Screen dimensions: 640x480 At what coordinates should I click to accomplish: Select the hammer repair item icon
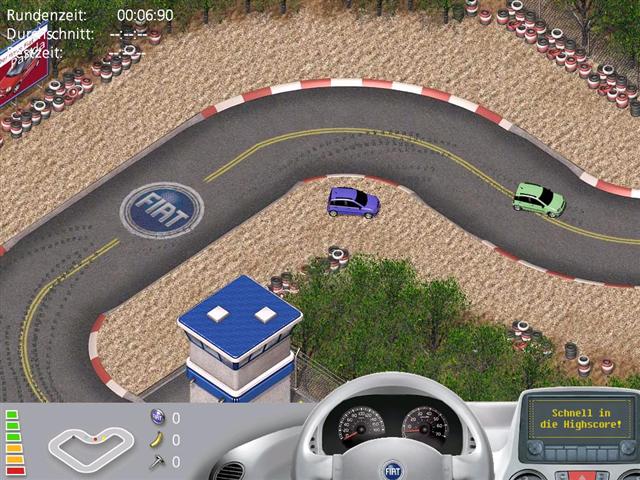tap(157, 461)
